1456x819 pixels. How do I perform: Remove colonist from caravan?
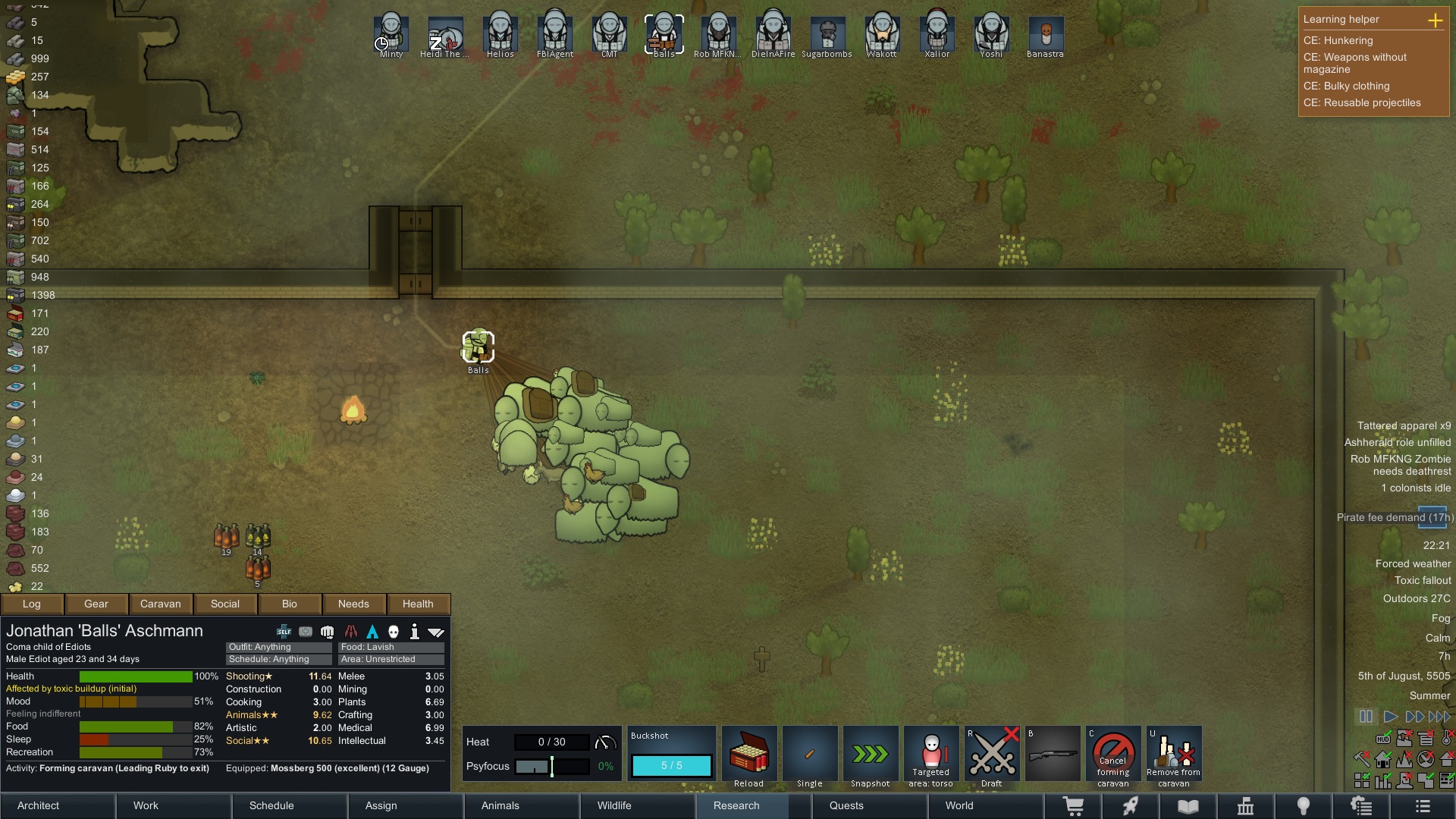point(1173,755)
